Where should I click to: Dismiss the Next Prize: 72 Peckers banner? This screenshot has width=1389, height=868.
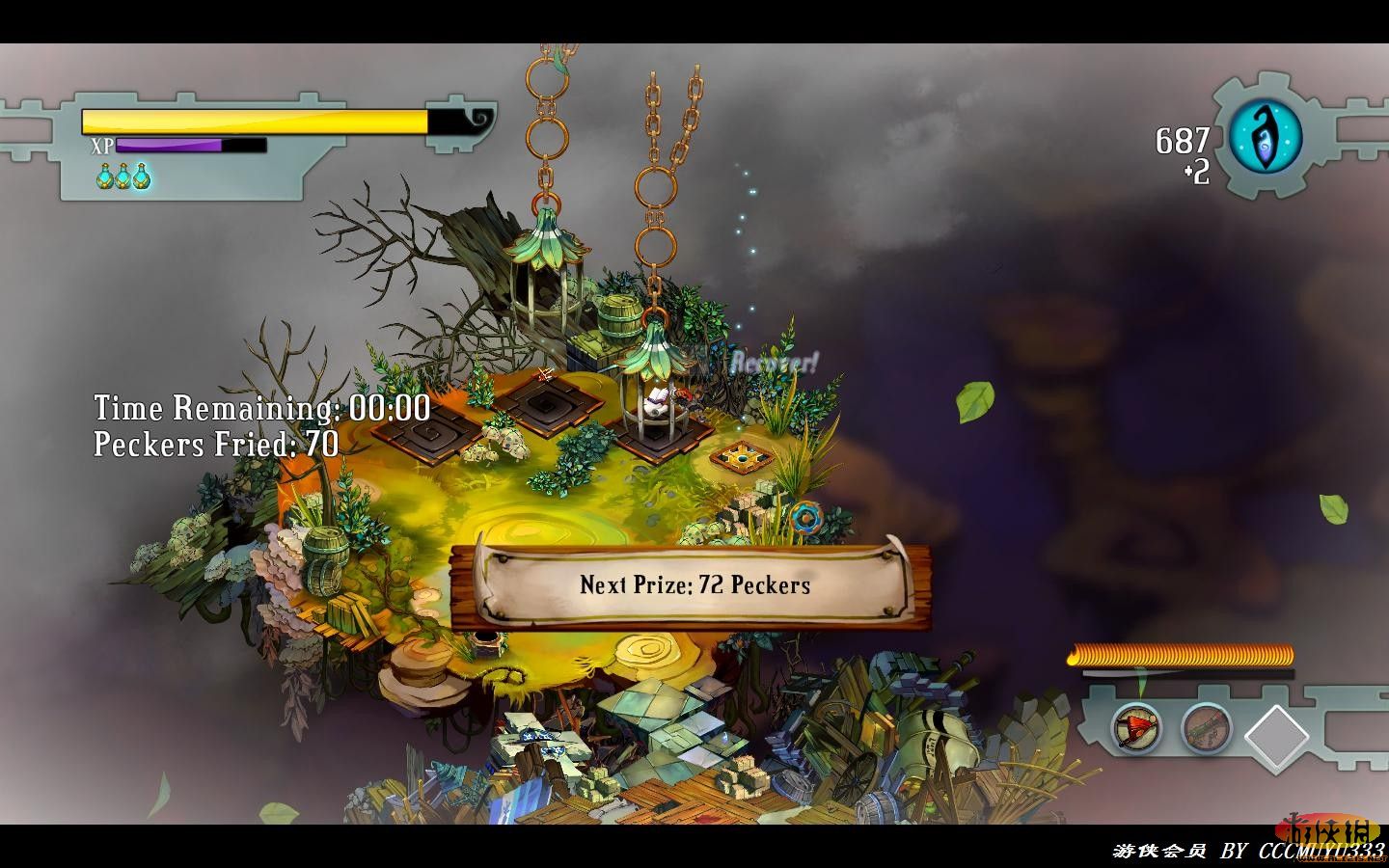click(x=694, y=584)
